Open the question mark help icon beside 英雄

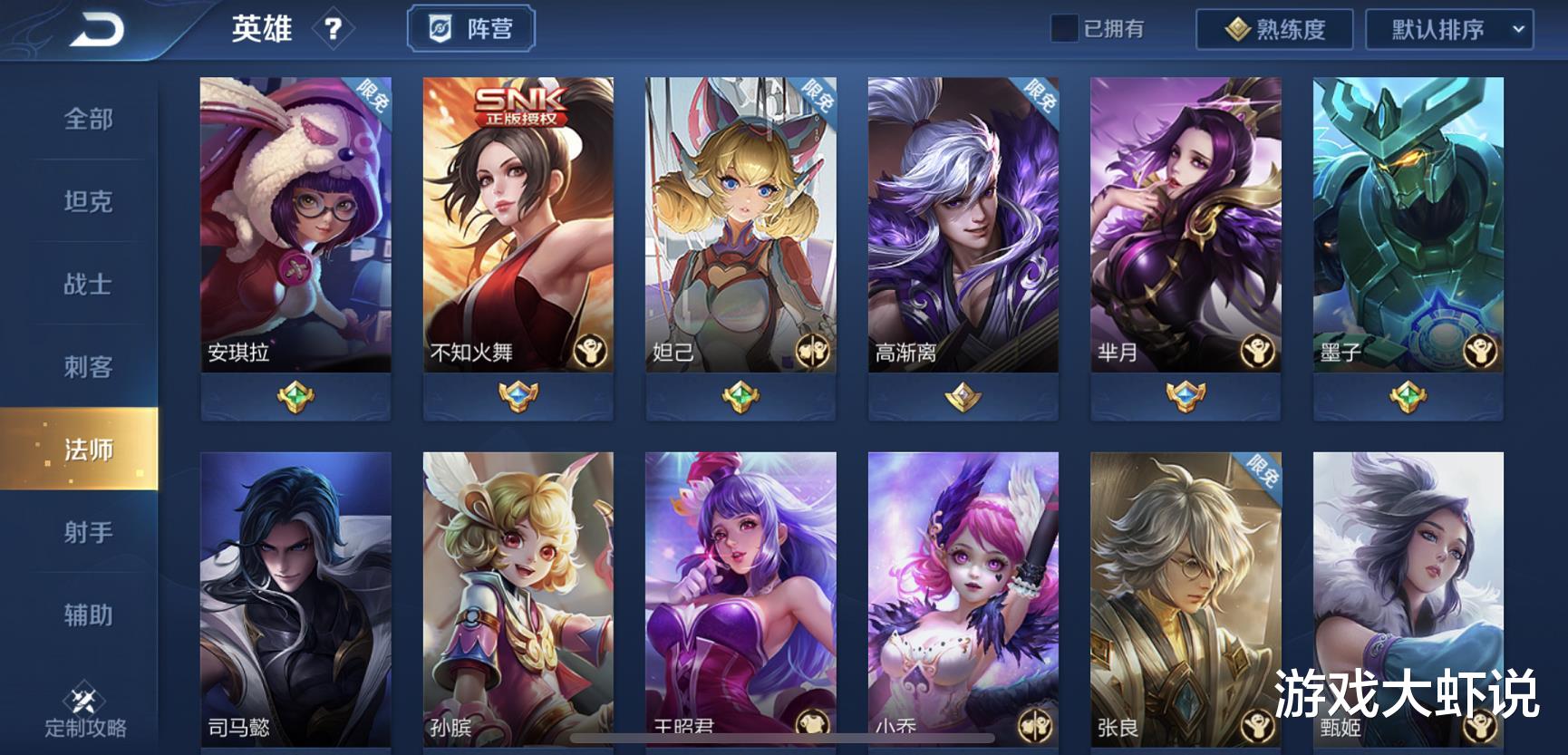[335, 28]
